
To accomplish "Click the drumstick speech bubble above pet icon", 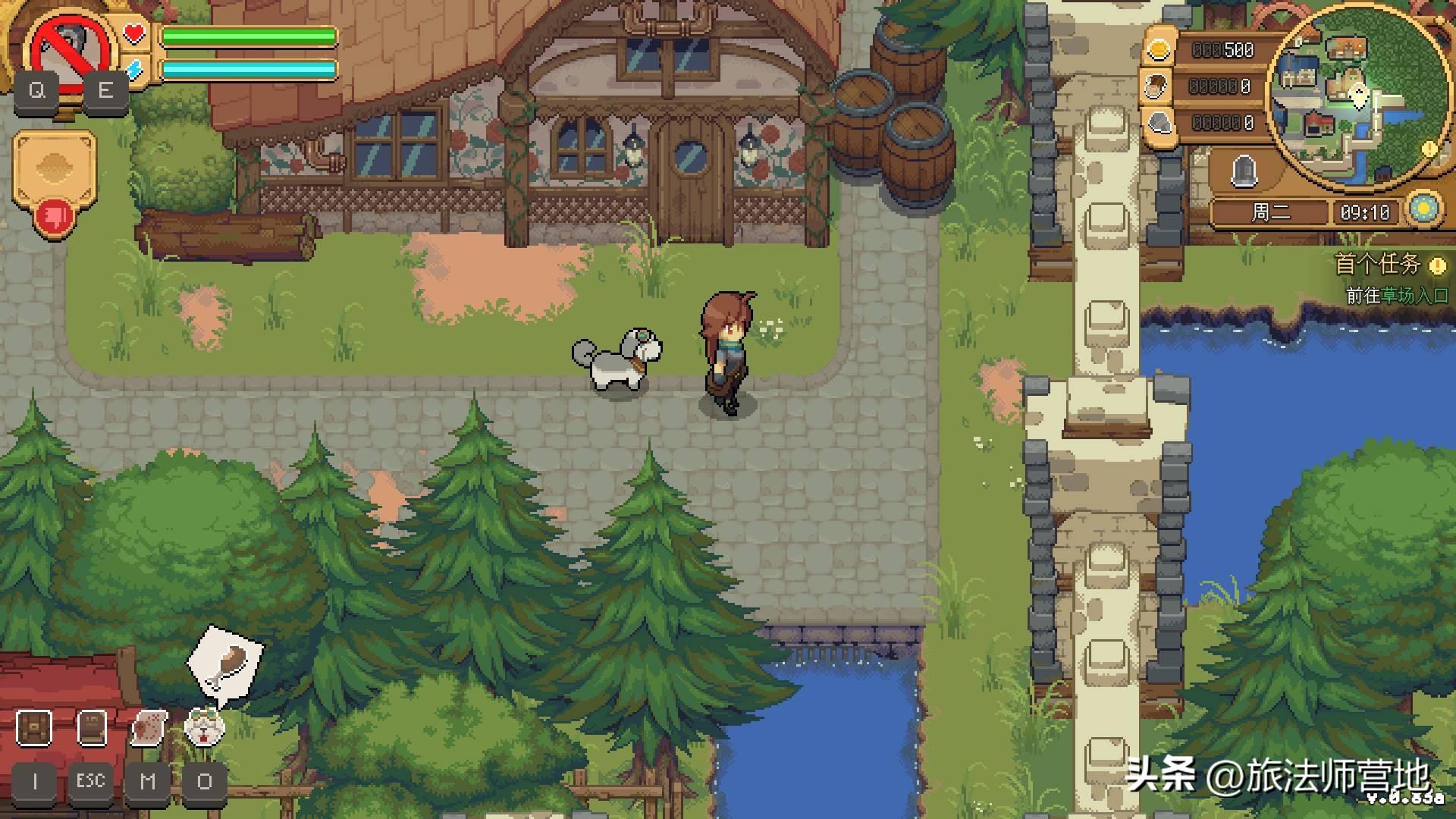I will click(x=225, y=658).
